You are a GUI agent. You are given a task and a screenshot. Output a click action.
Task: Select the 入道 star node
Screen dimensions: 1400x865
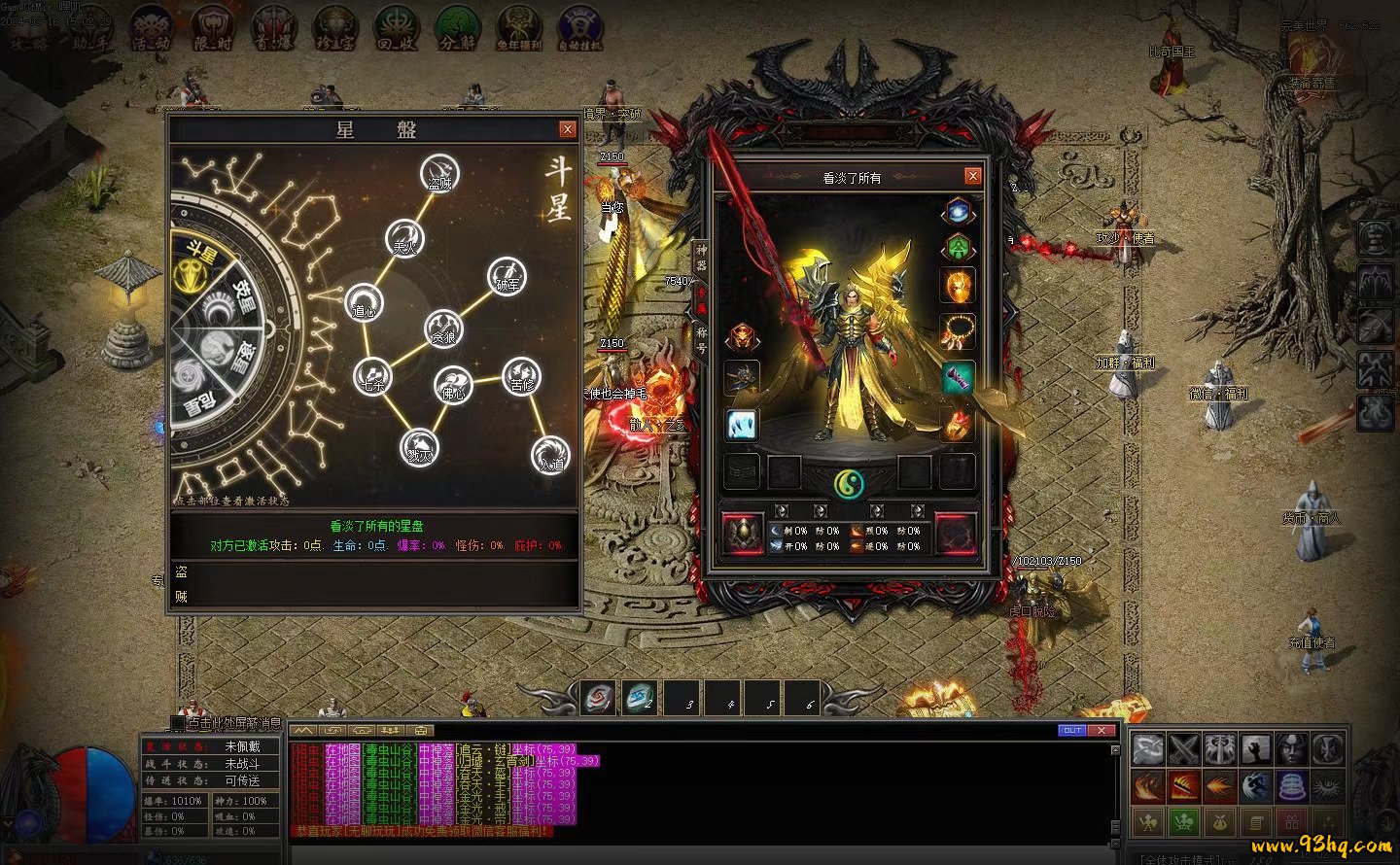click(x=550, y=455)
